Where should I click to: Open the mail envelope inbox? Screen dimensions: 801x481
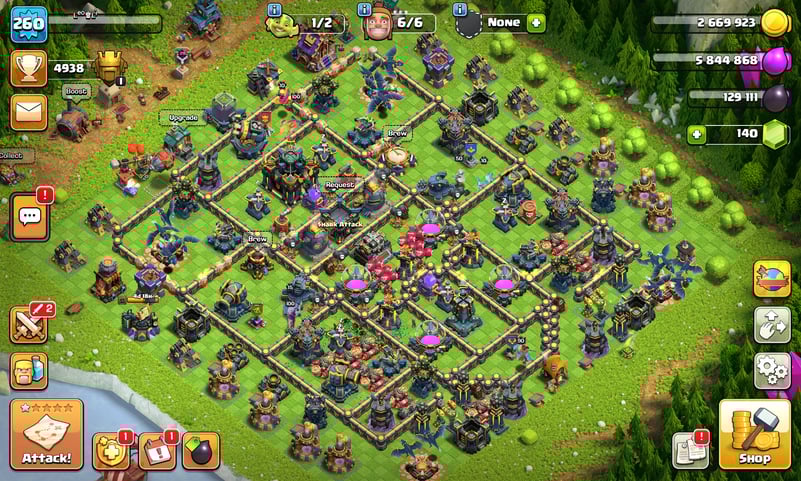point(29,111)
